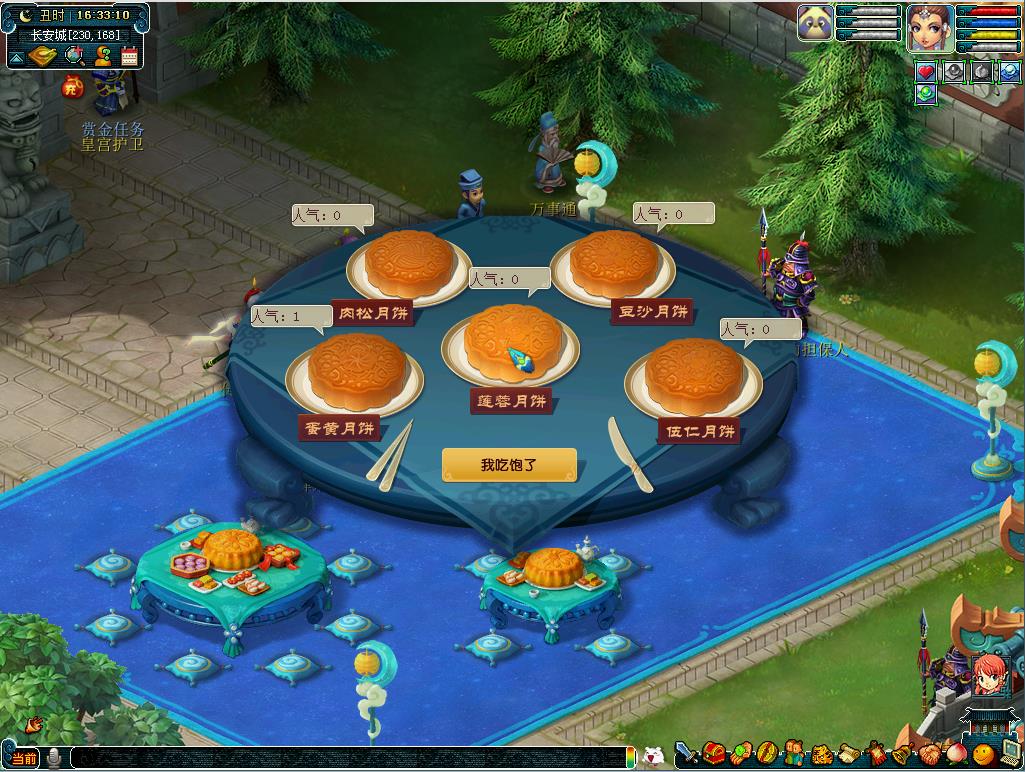This screenshot has width=1025, height=772.
Task: Pick the 莲蓉月饼 mooncake in the center
Action: tap(514, 342)
